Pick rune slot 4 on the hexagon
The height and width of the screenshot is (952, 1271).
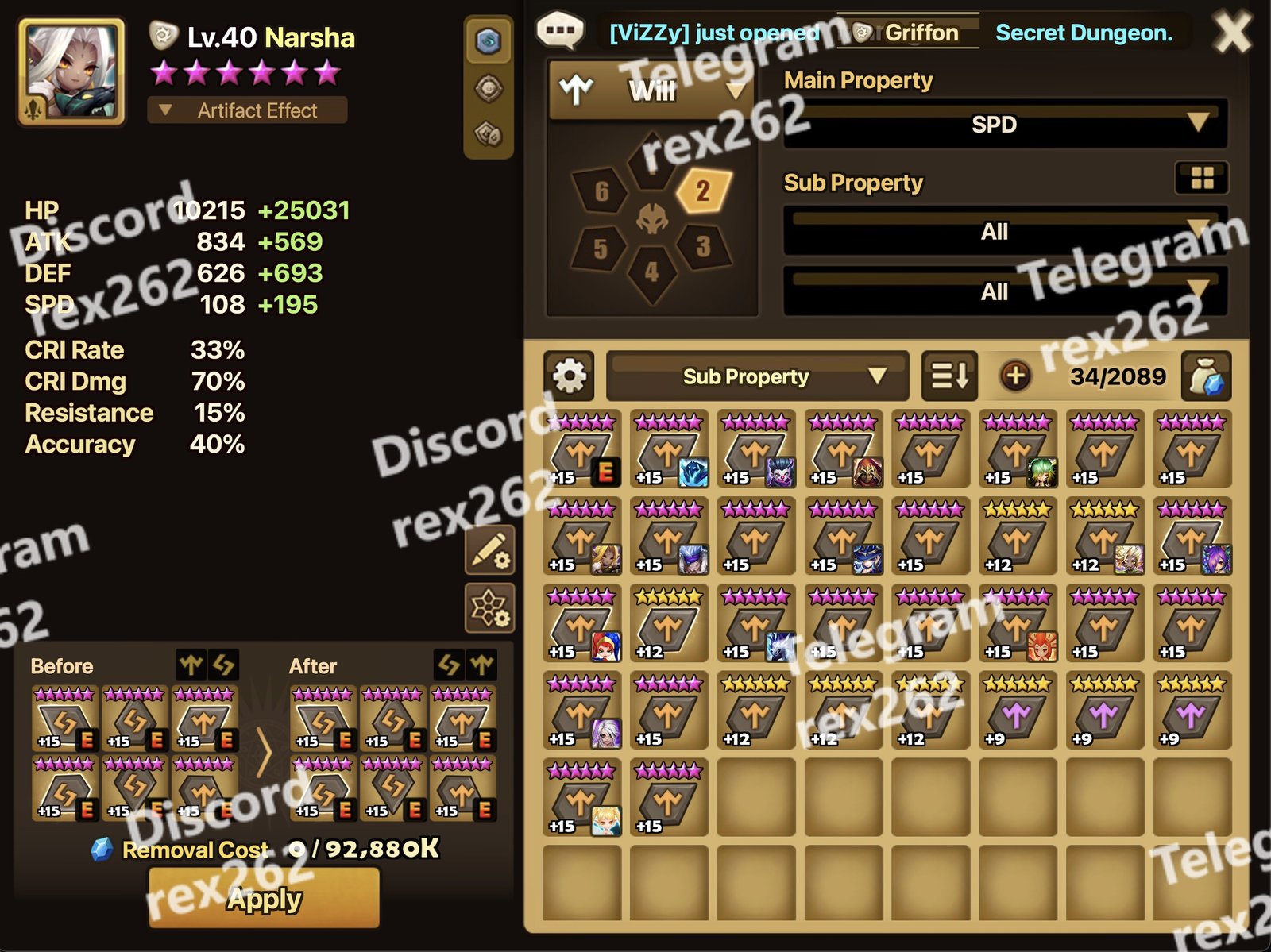652,273
